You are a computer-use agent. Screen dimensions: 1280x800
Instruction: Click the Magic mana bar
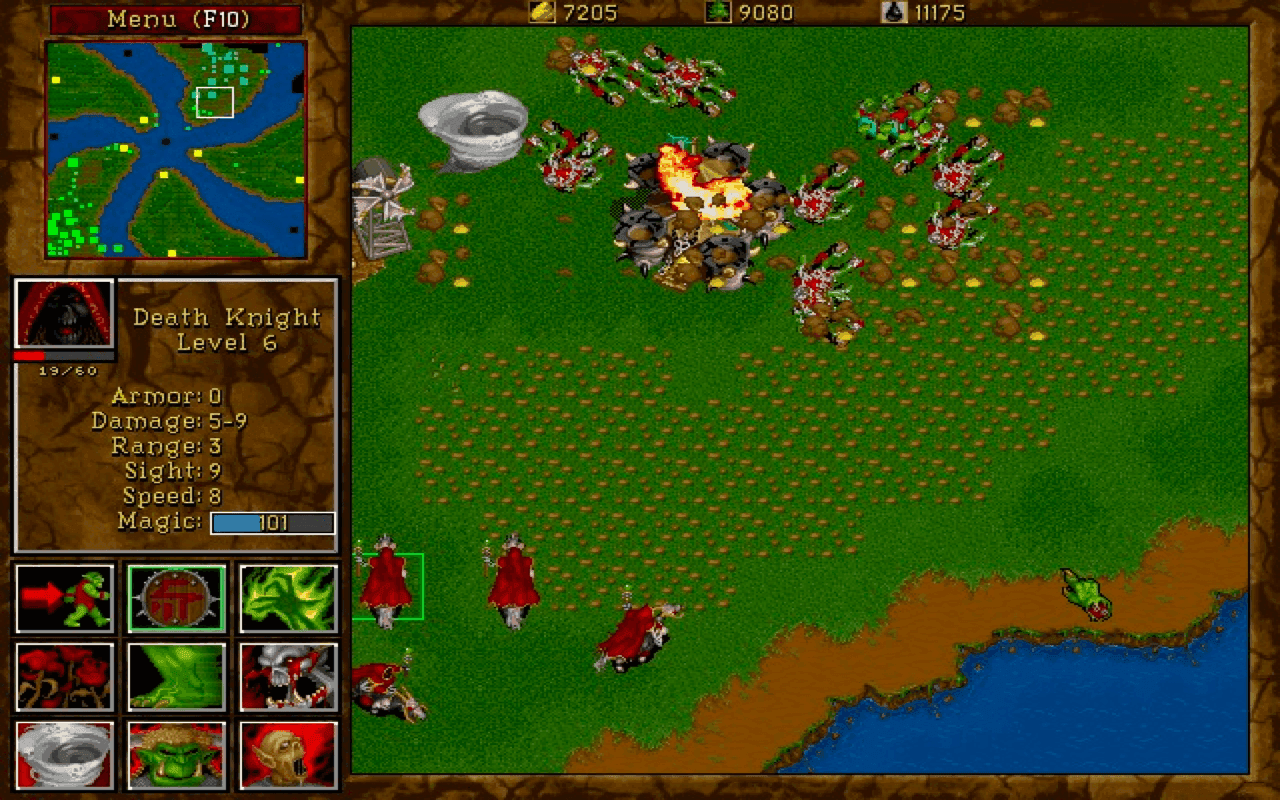tap(270, 521)
